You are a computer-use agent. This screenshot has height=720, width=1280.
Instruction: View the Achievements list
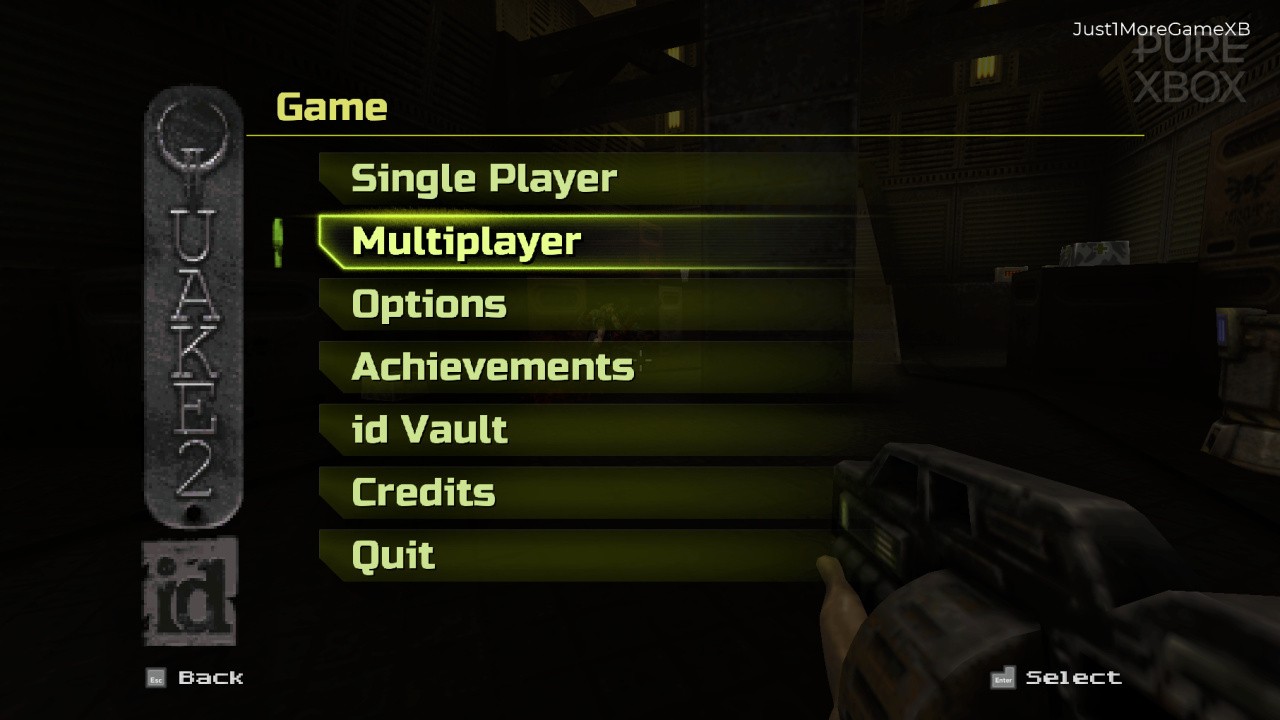click(x=491, y=366)
